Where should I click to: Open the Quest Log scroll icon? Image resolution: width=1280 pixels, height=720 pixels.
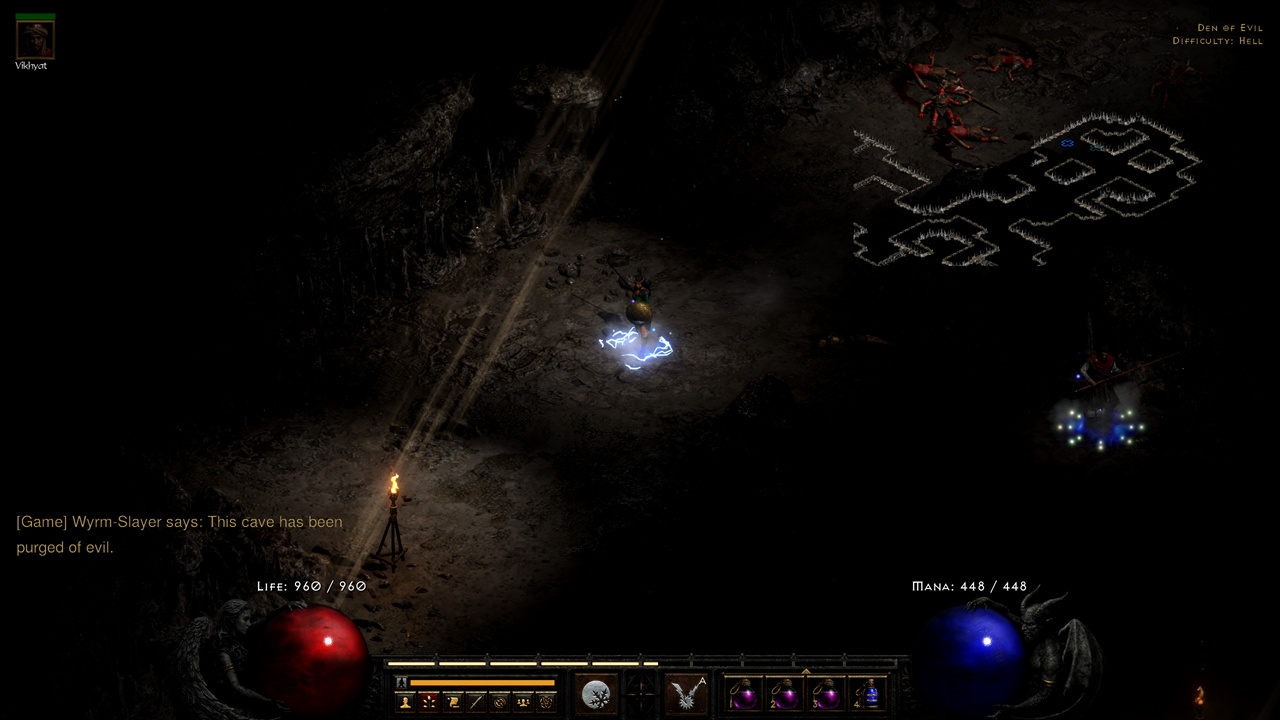pos(453,700)
